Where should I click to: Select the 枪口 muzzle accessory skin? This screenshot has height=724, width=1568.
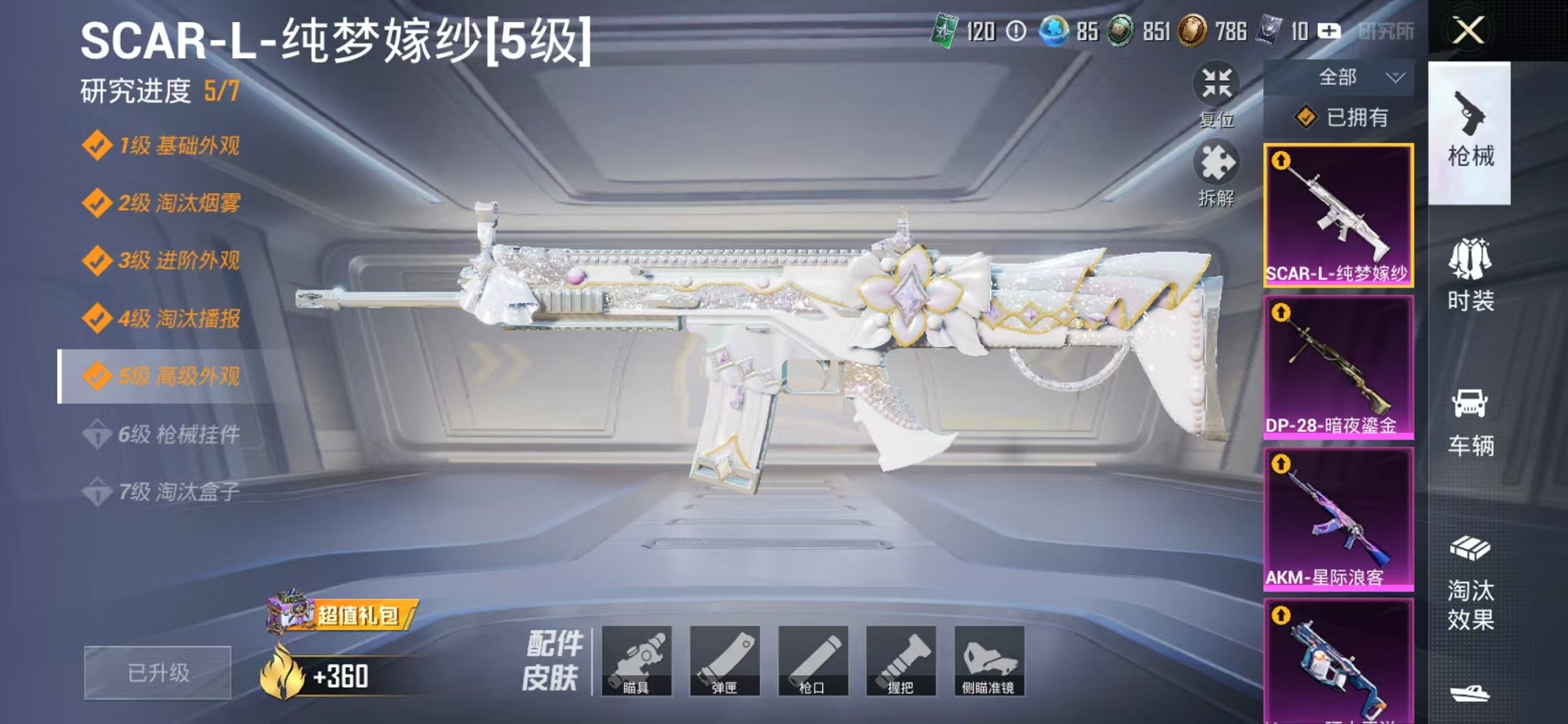point(816,662)
